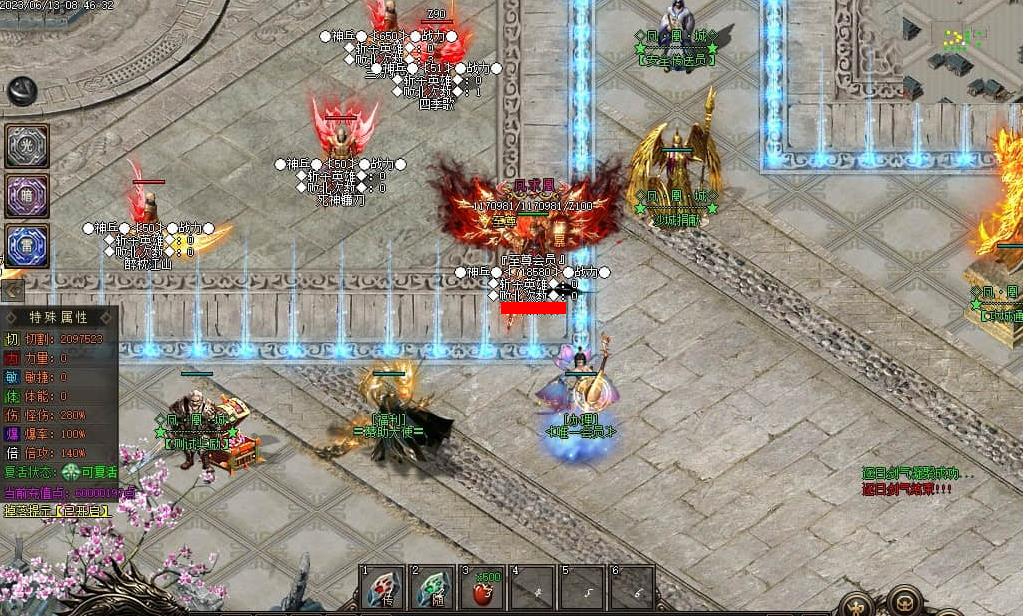Activate the 暗 (dark) purple skill icon

(27, 195)
